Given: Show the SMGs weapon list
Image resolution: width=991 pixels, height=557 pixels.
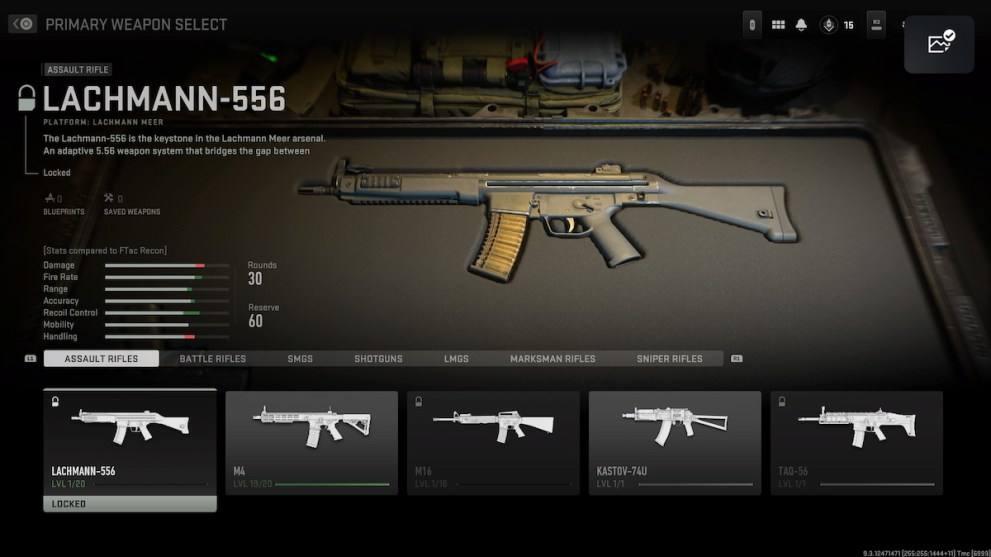Looking at the screenshot, I should point(300,358).
